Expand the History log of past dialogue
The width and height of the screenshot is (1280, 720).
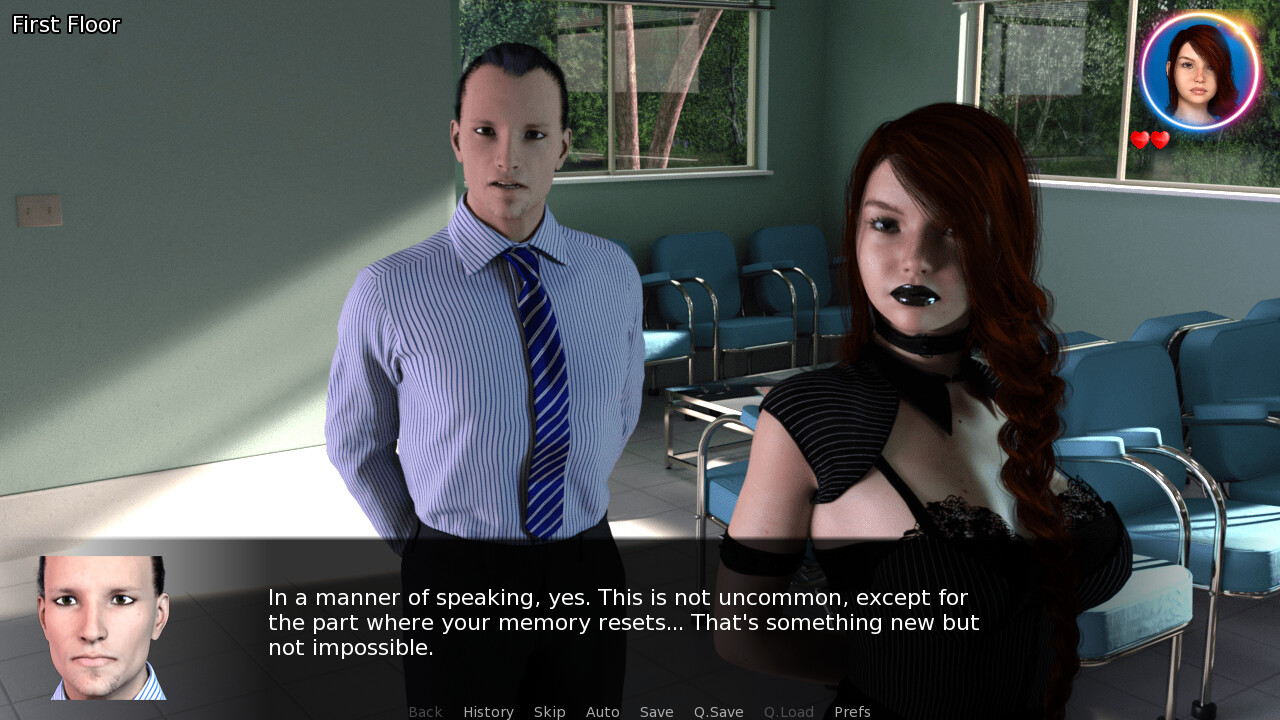(488, 711)
